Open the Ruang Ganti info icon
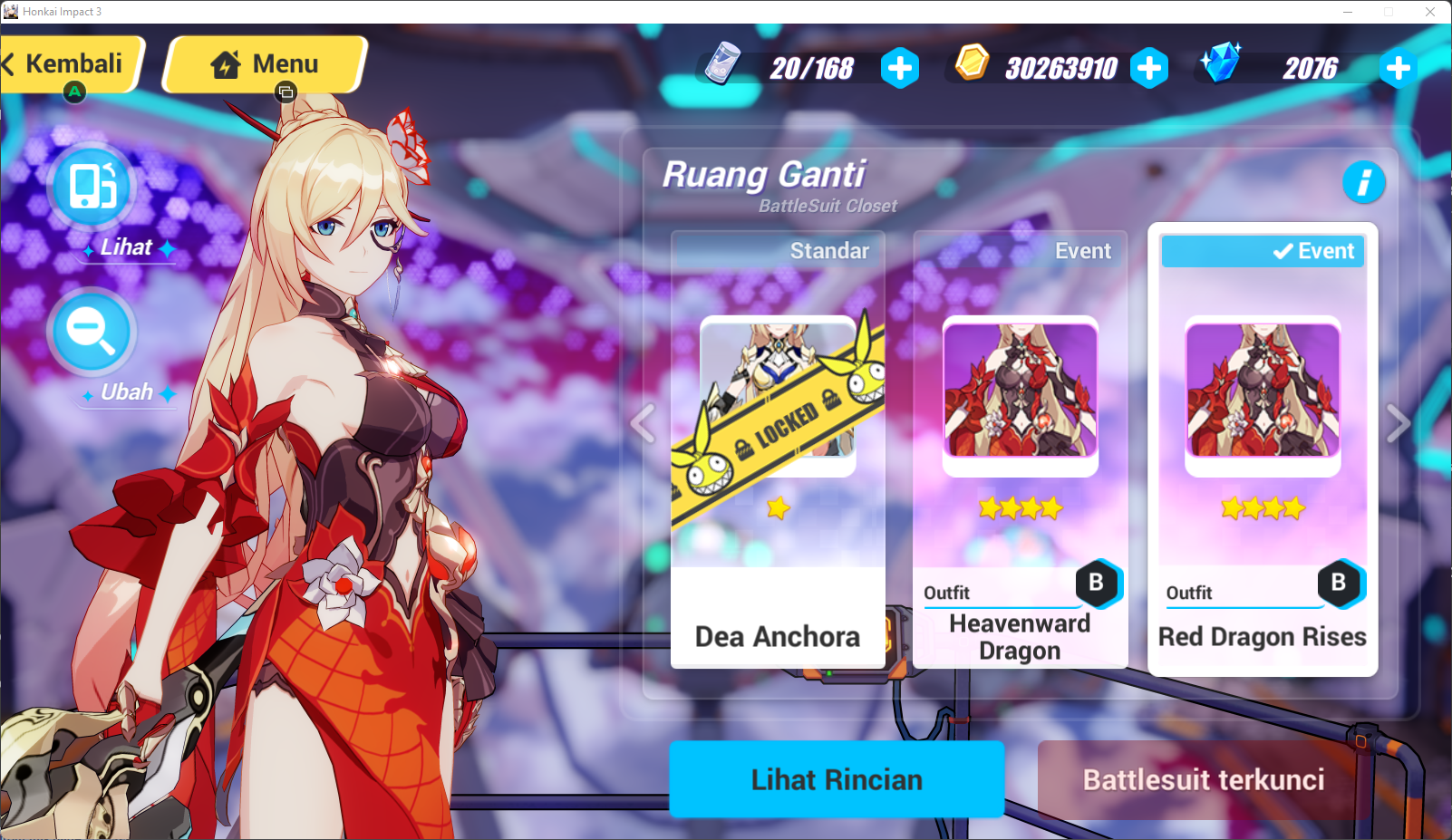 click(x=1365, y=182)
